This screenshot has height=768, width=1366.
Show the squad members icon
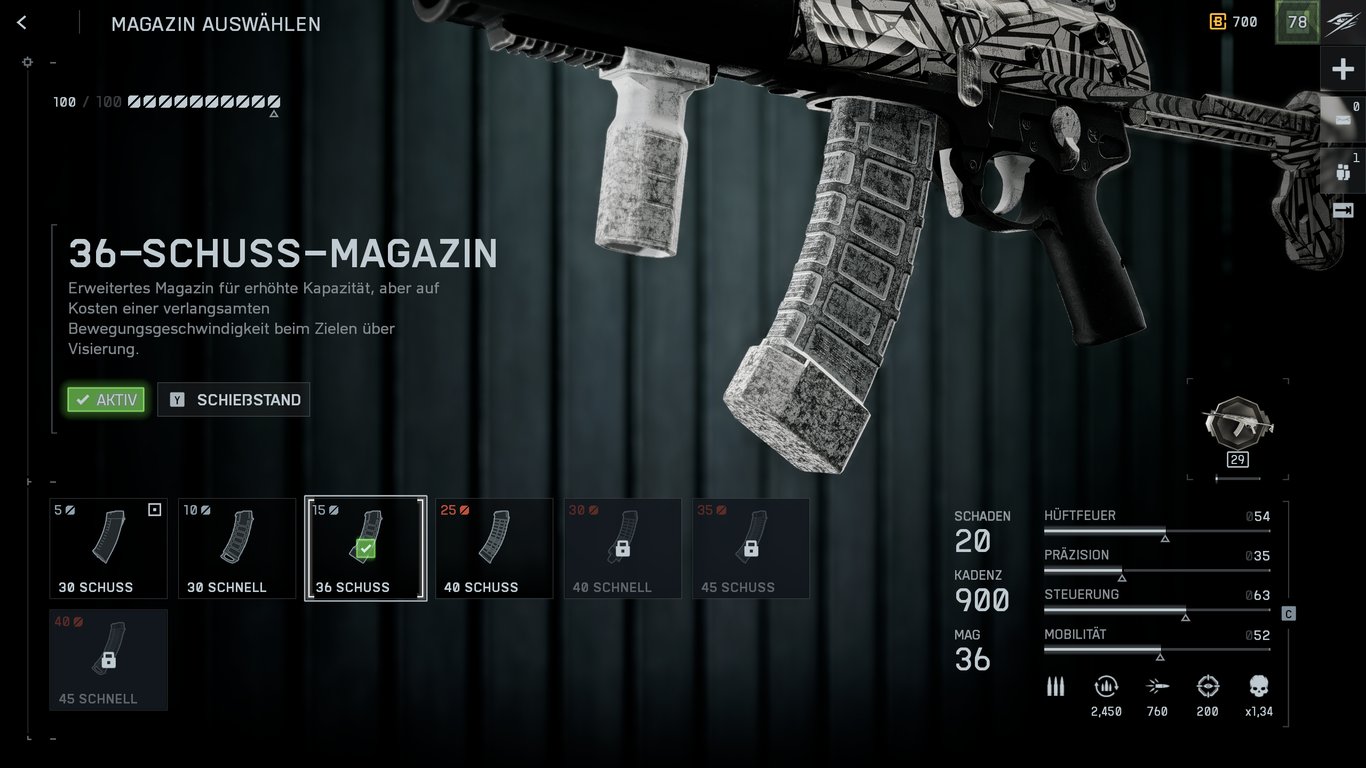[x=1342, y=171]
